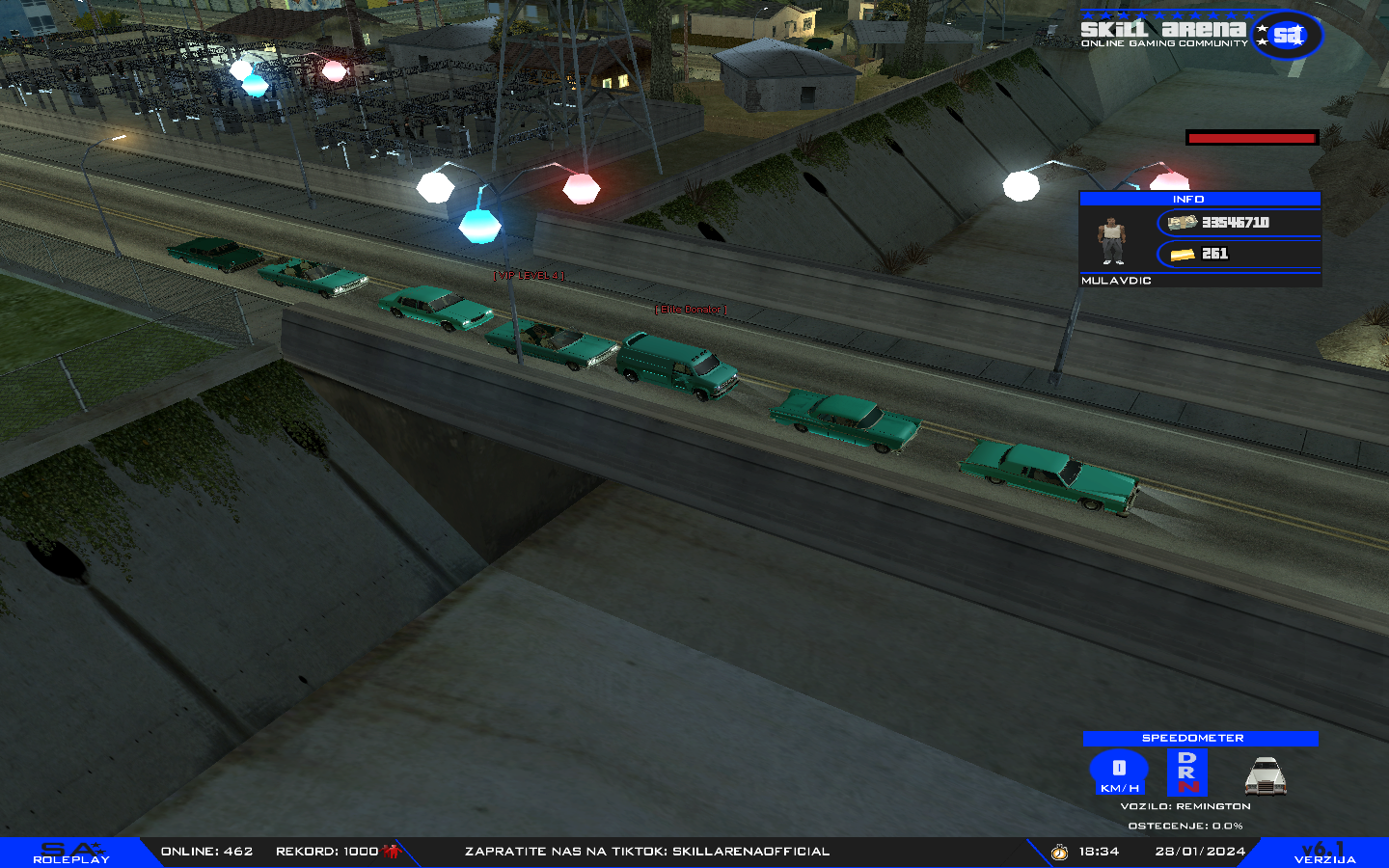This screenshot has width=1389, height=868.
Task: Click the DRN gear indicator
Action: pyautogui.click(x=1188, y=772)
